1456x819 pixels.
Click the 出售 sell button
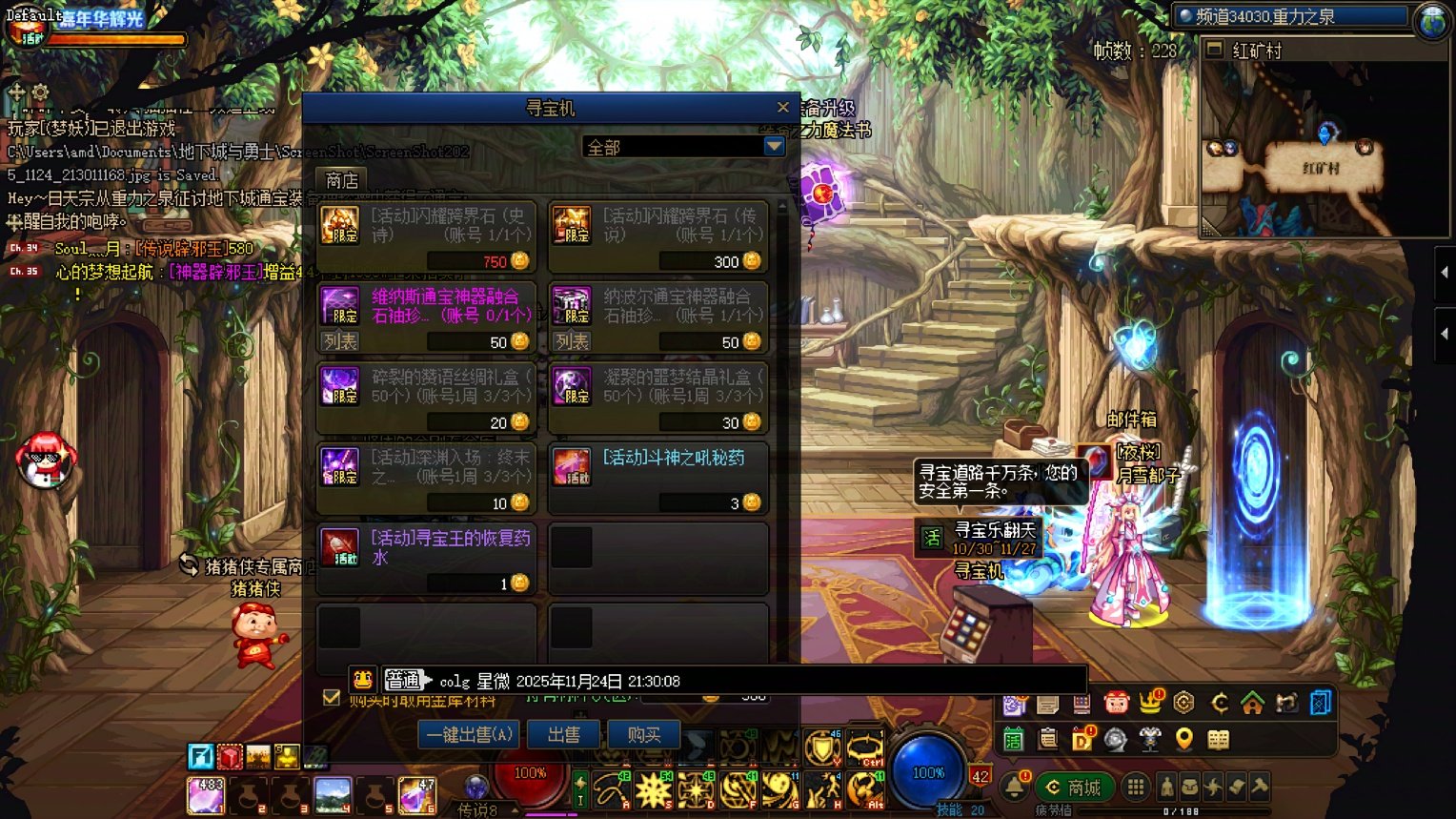pyautogui.click(x=563, y=734)
